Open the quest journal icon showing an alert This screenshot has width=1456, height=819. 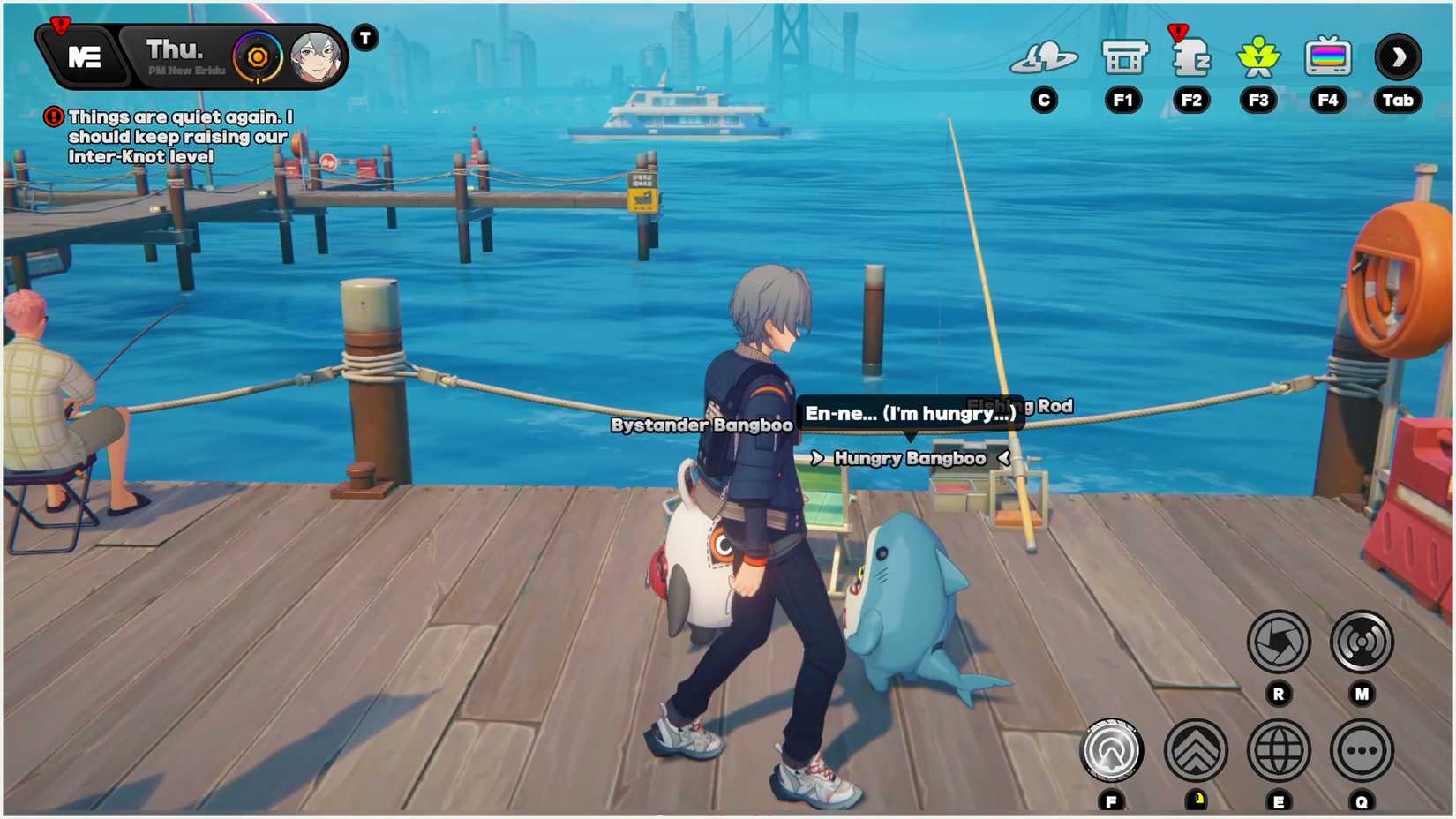point(1191,60)
